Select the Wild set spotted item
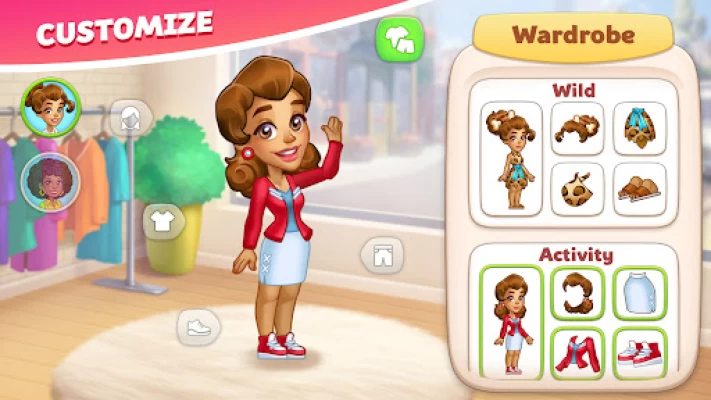711x400 pixels. coord(577,189)
